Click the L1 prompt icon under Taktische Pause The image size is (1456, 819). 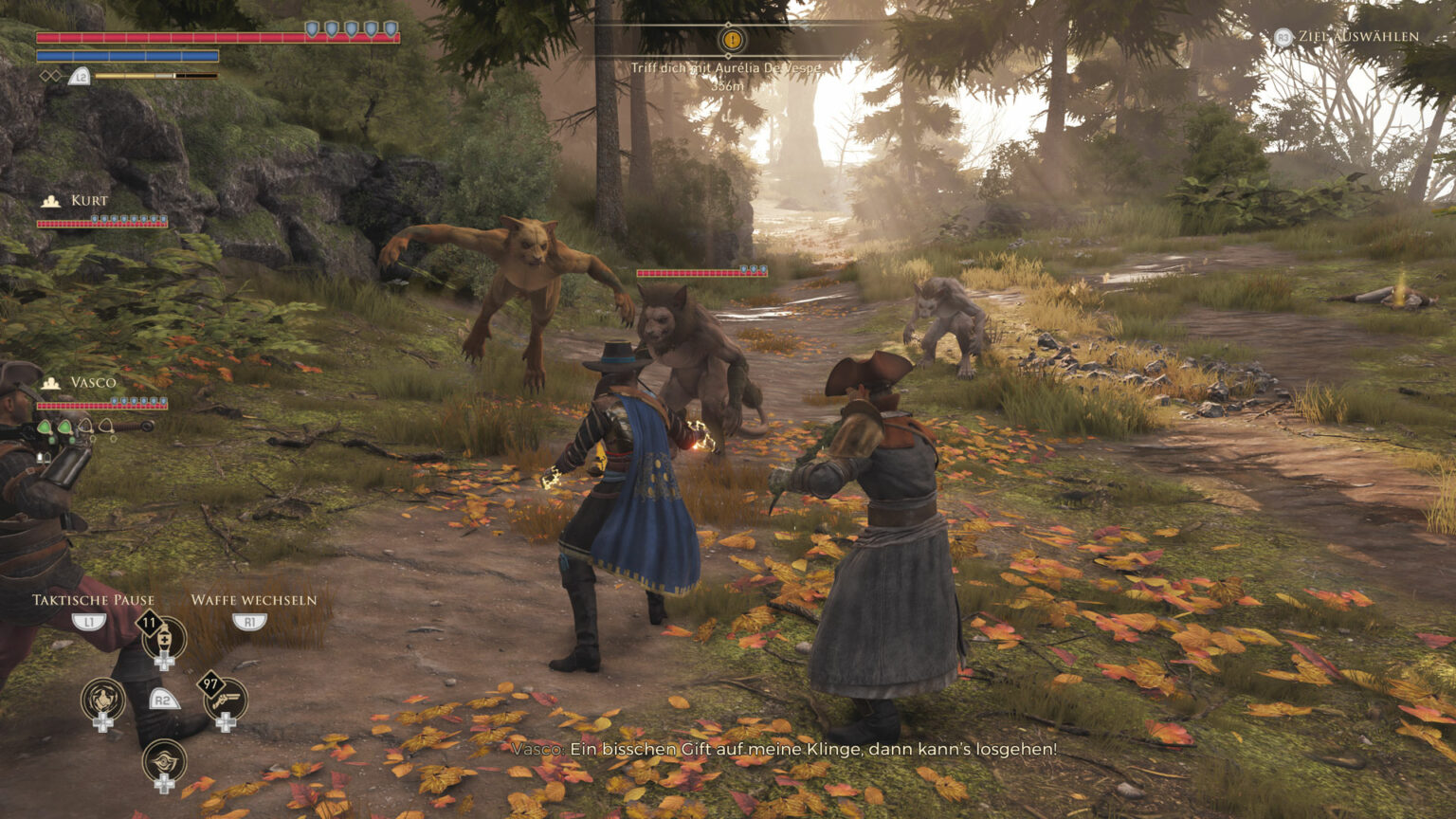(89, 621)
